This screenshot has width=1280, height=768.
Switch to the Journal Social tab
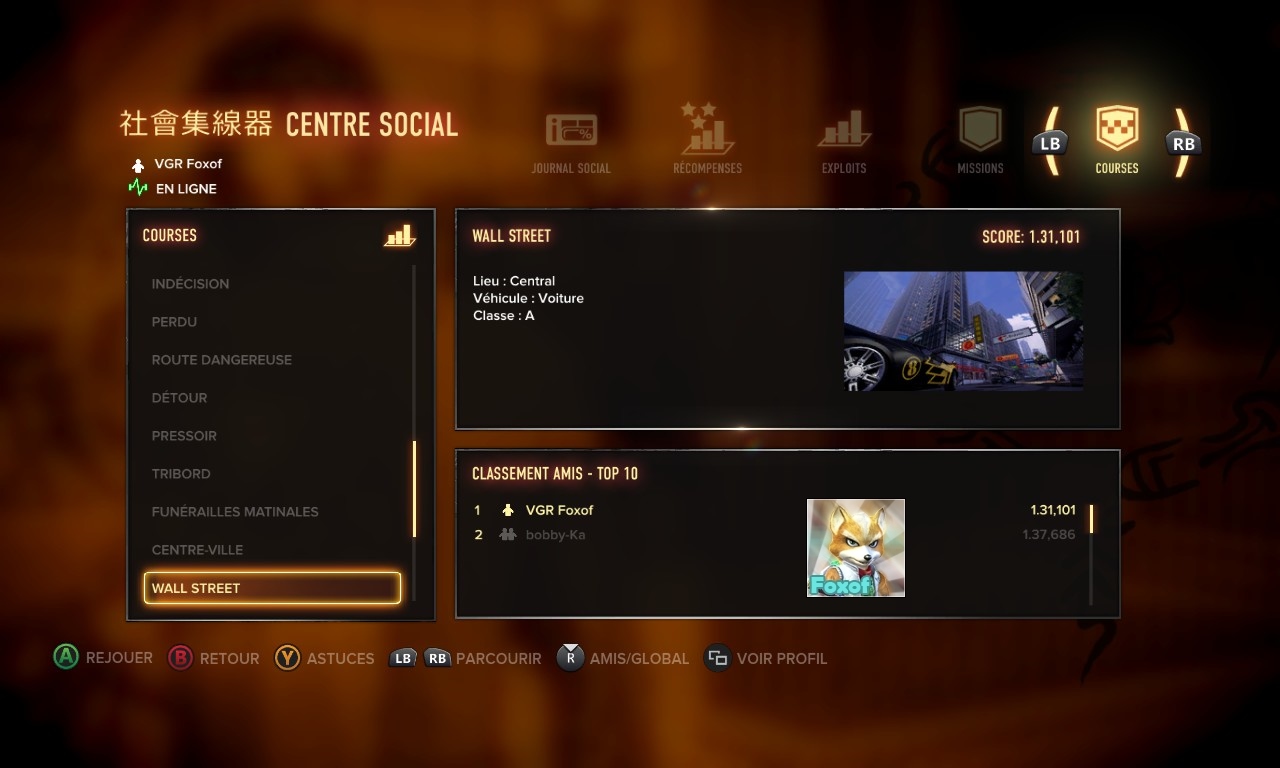coord(571,144)
